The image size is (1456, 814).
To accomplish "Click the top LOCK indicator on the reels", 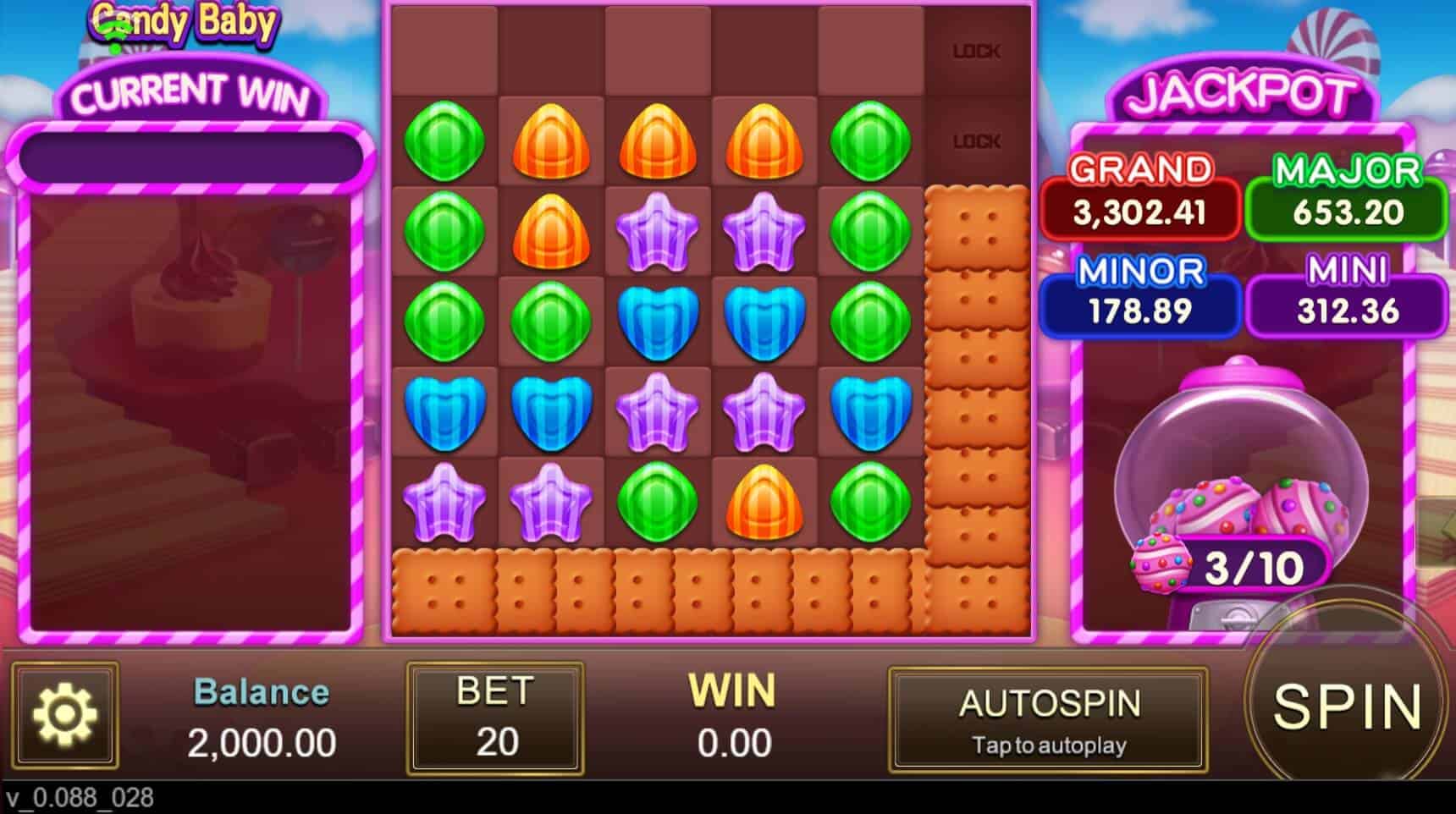I will 975,49.
